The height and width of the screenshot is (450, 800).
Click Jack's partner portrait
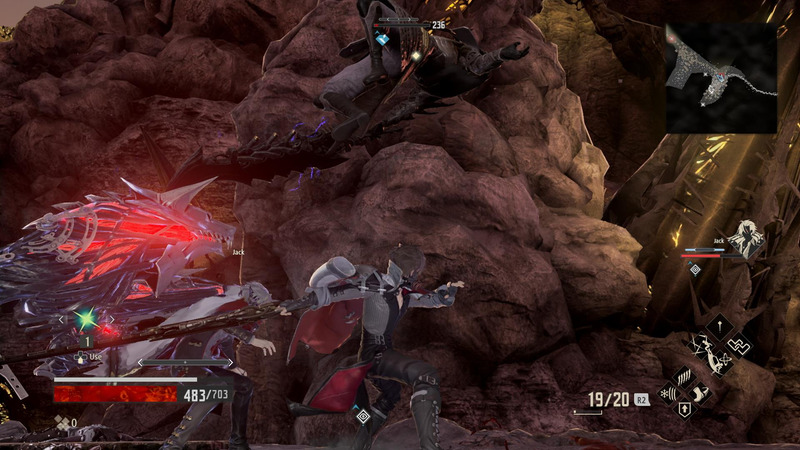pos(745,240)
